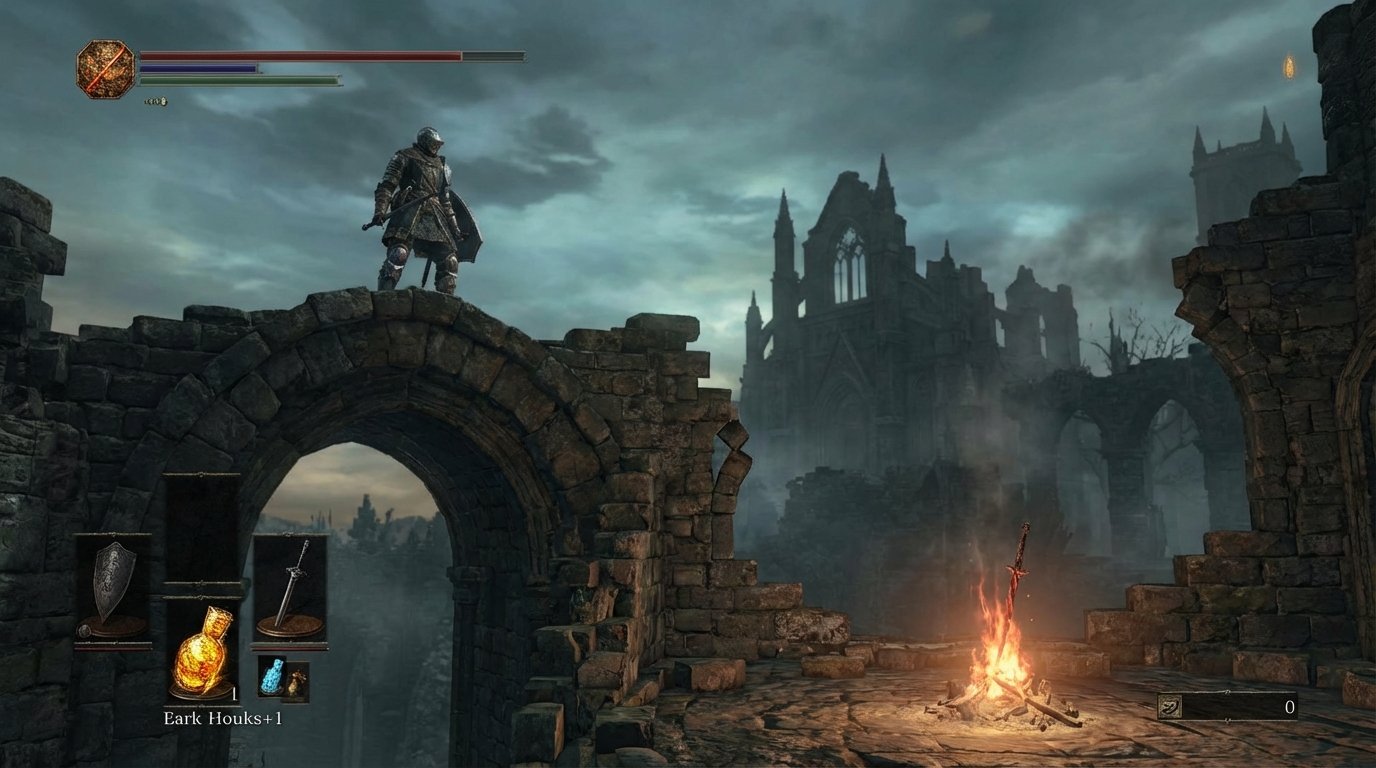The image size is (1376, 768).
Task: Select the souls counter emblem icon
Action: (x=1172, y=706)
